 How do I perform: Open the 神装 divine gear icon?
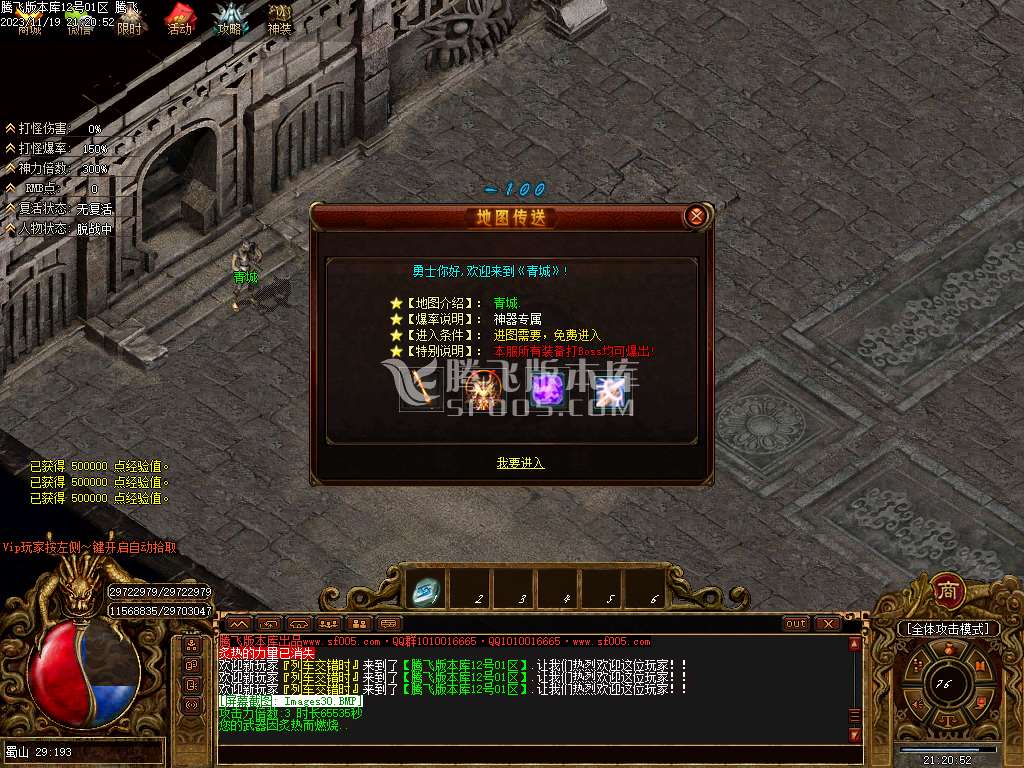280,20
